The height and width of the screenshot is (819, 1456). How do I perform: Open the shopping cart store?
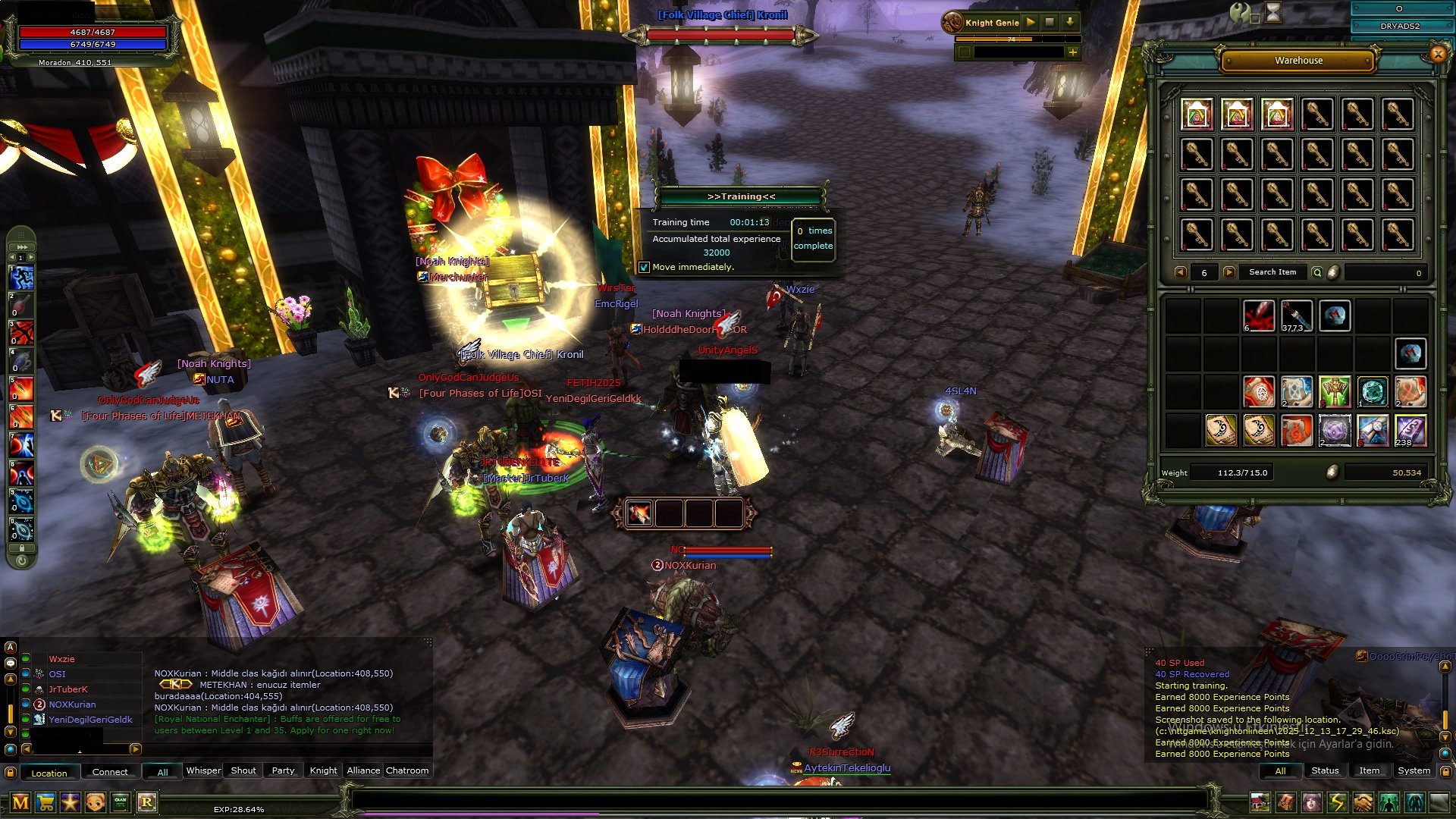[x=45, y=802]
